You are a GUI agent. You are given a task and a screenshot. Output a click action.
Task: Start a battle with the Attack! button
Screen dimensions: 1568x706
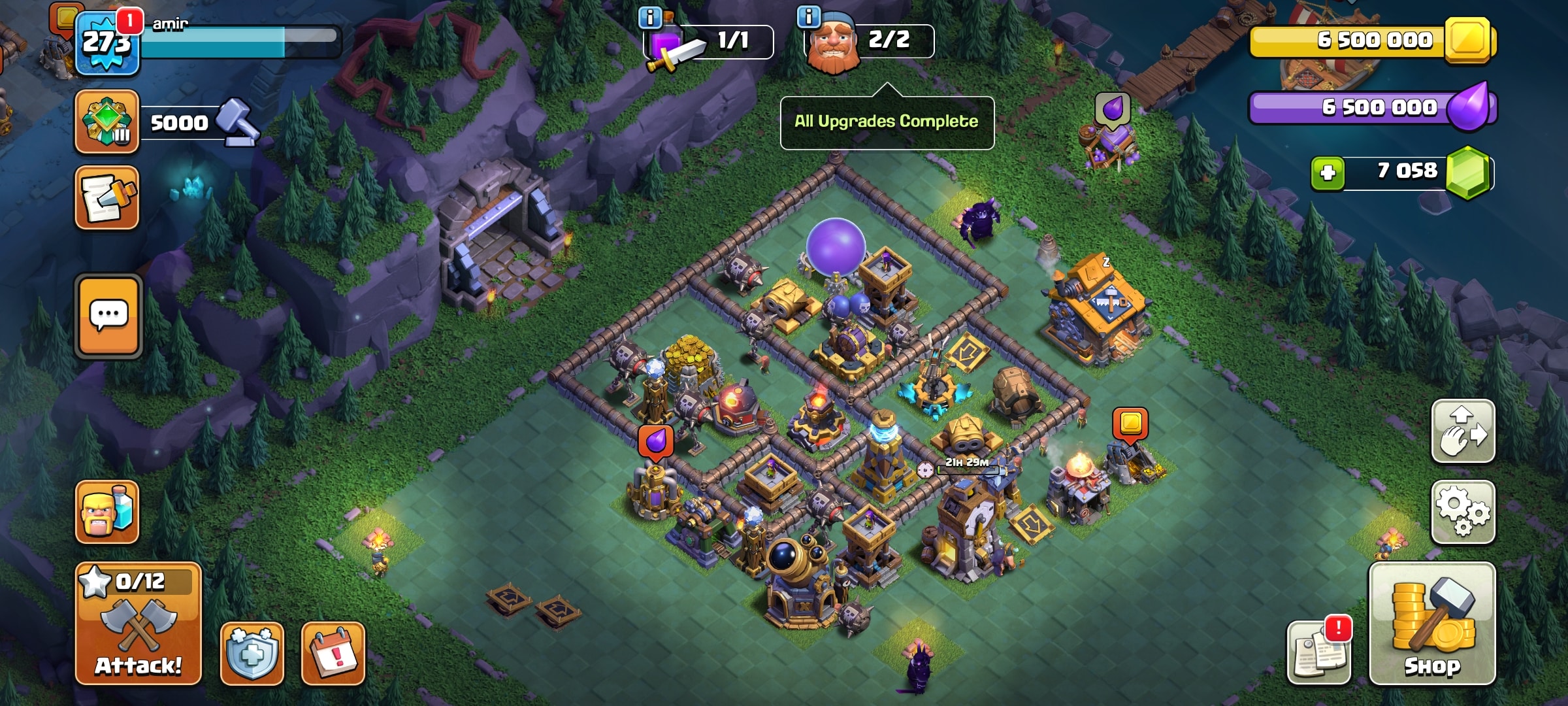pyautogui.click(x=138, y=623)
